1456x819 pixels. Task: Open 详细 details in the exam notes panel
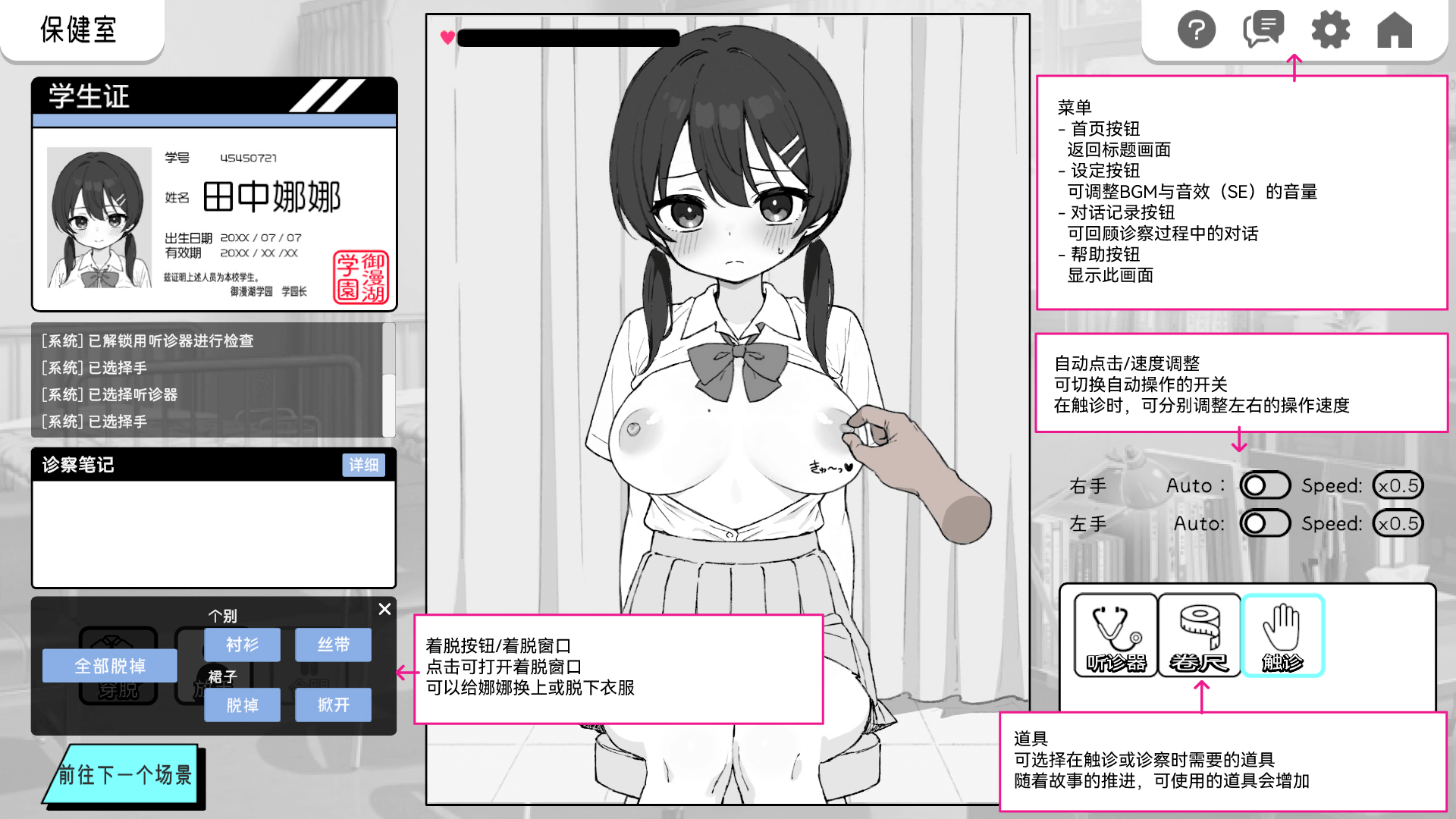click(x=363, y=465)
